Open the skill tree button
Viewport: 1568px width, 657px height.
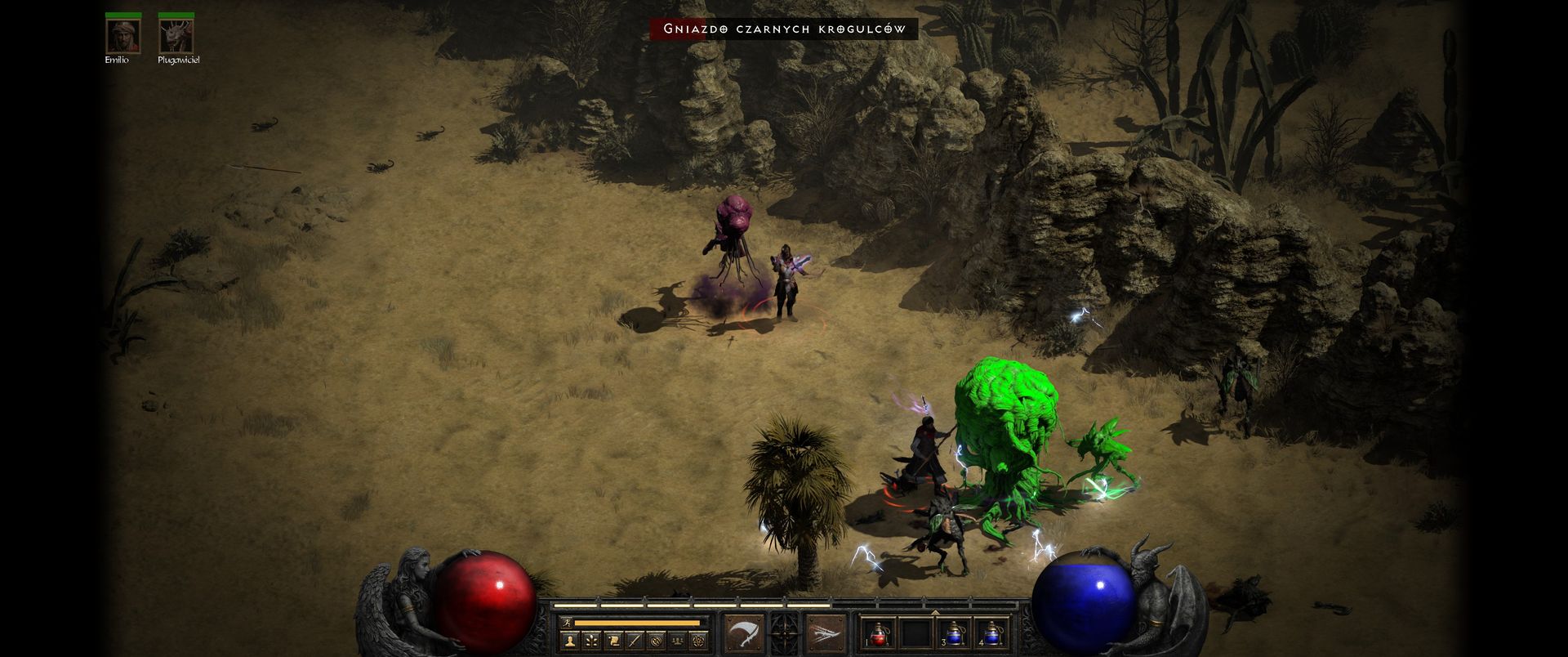[x=590, y=641]
